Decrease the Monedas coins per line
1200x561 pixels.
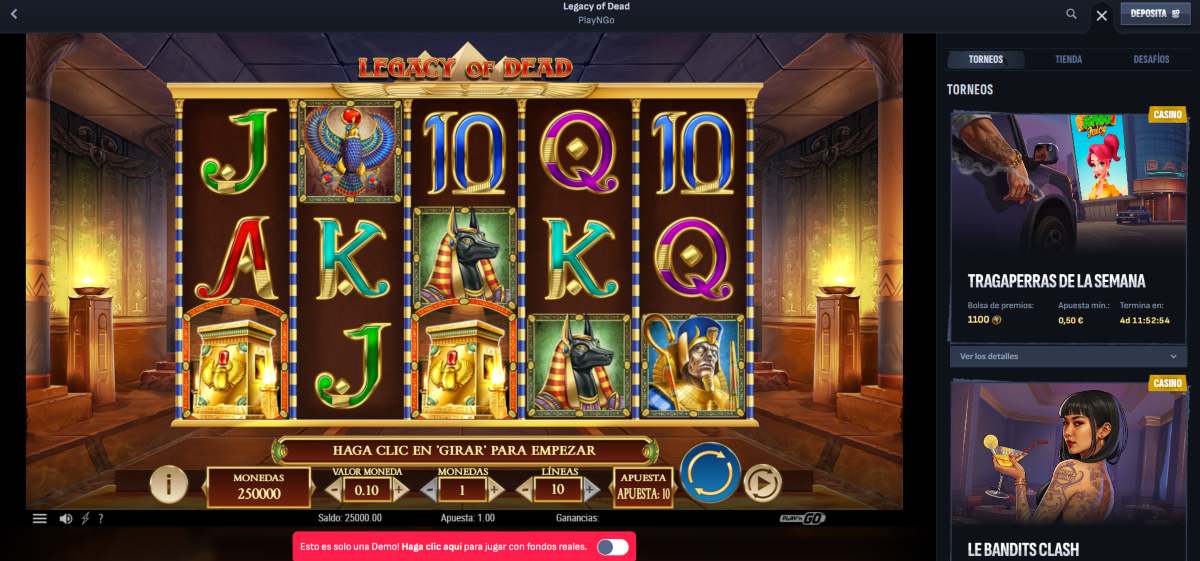point(428,490)
